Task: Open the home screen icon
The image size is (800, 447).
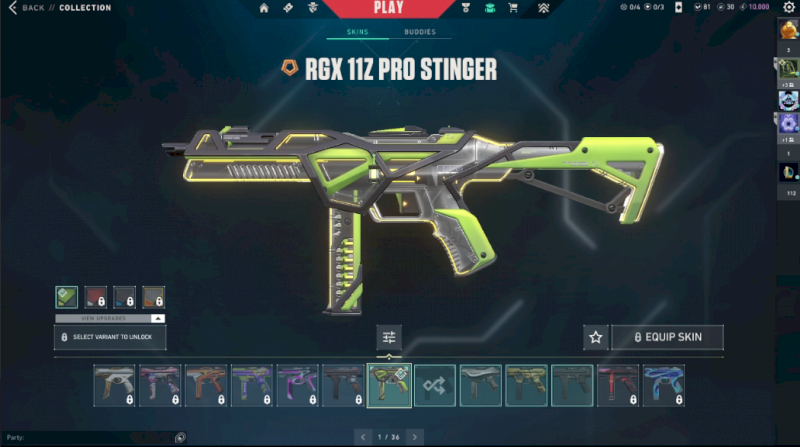Action: coord(264,8)
